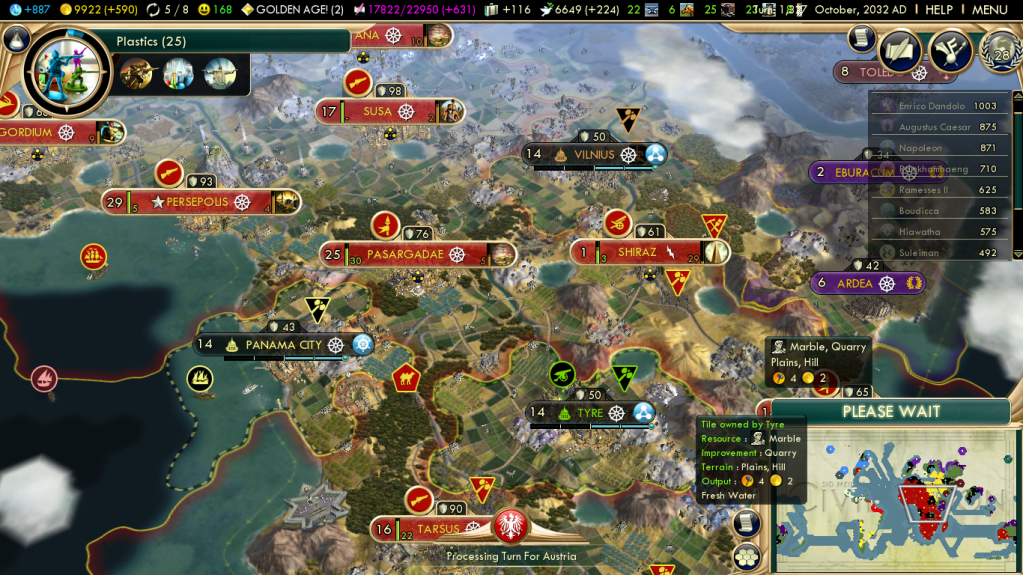Click the Panama City city-state banner
1023x575 pixels.
[283, 345]
